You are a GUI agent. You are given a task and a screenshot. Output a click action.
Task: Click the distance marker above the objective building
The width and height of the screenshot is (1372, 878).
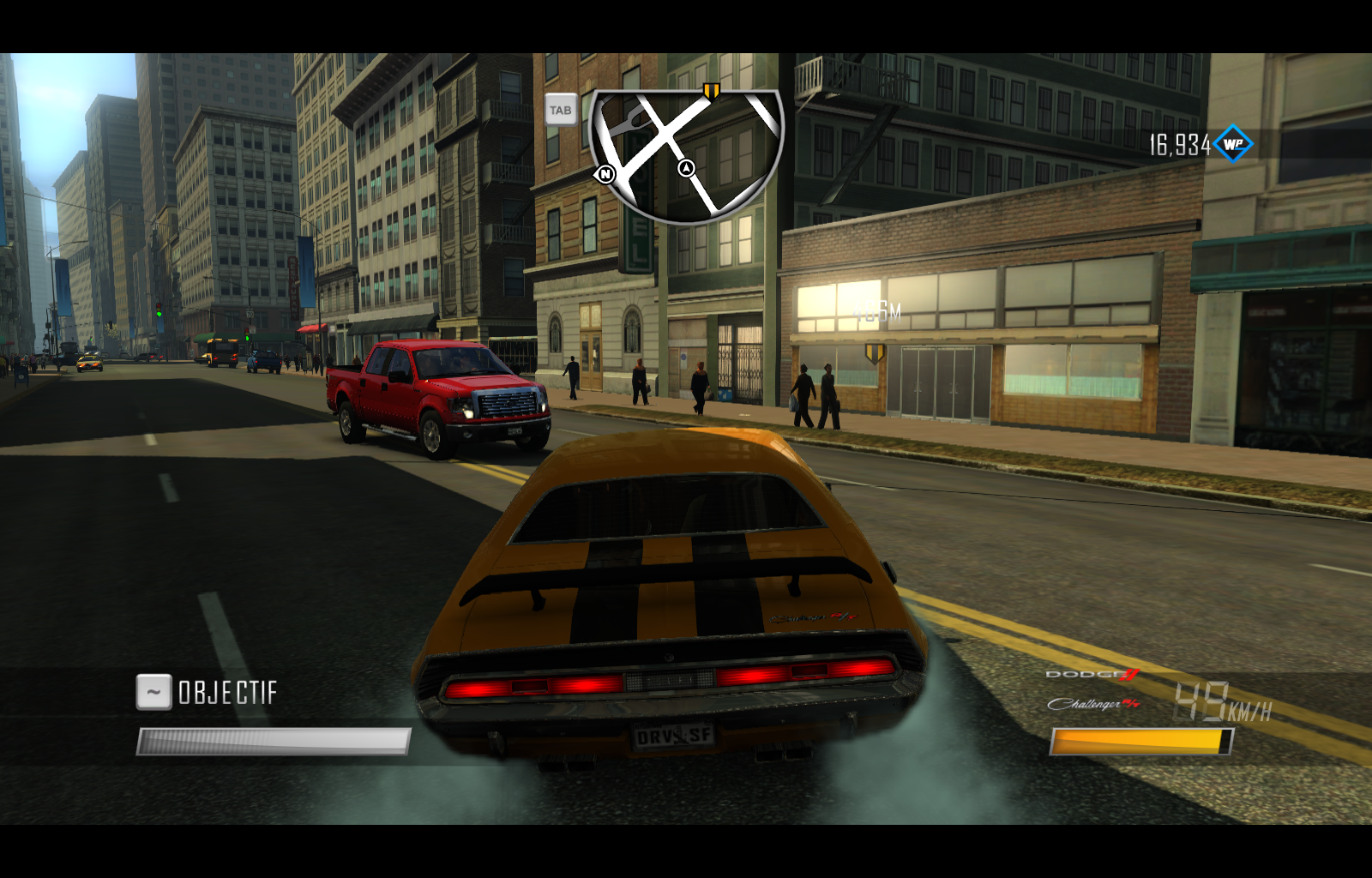tap(876, 310)
